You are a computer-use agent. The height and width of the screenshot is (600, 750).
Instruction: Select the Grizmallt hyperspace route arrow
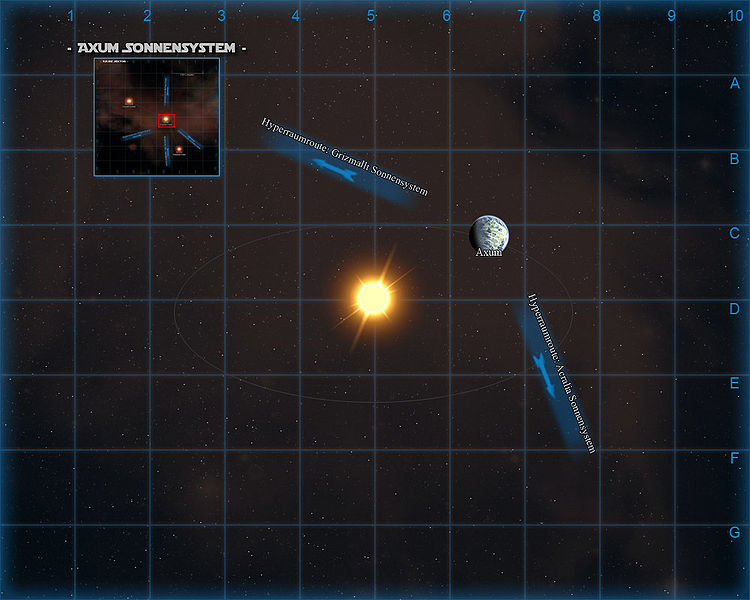click(x=338, y=171)
